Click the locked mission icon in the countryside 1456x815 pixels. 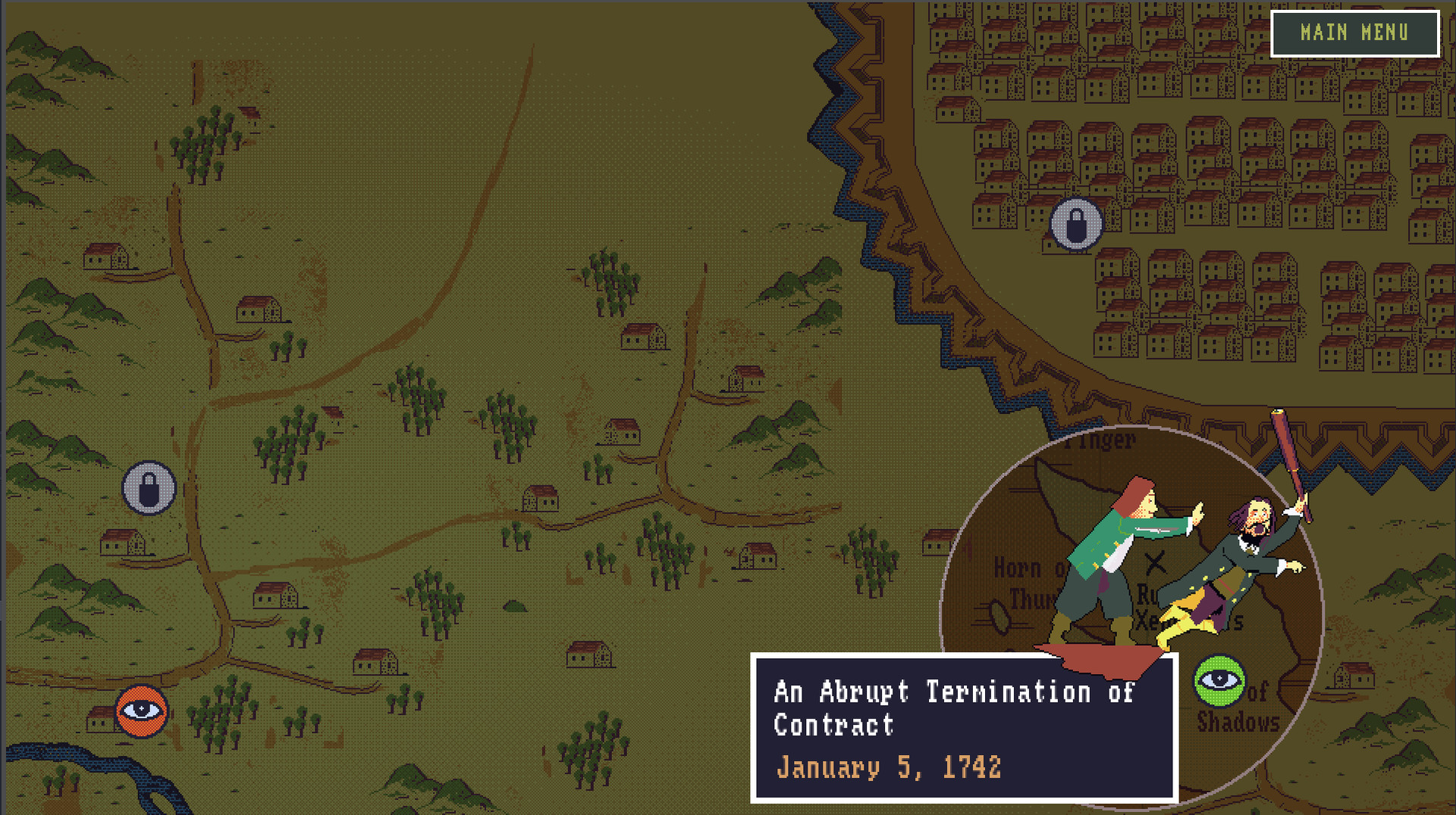click(149, 488)
